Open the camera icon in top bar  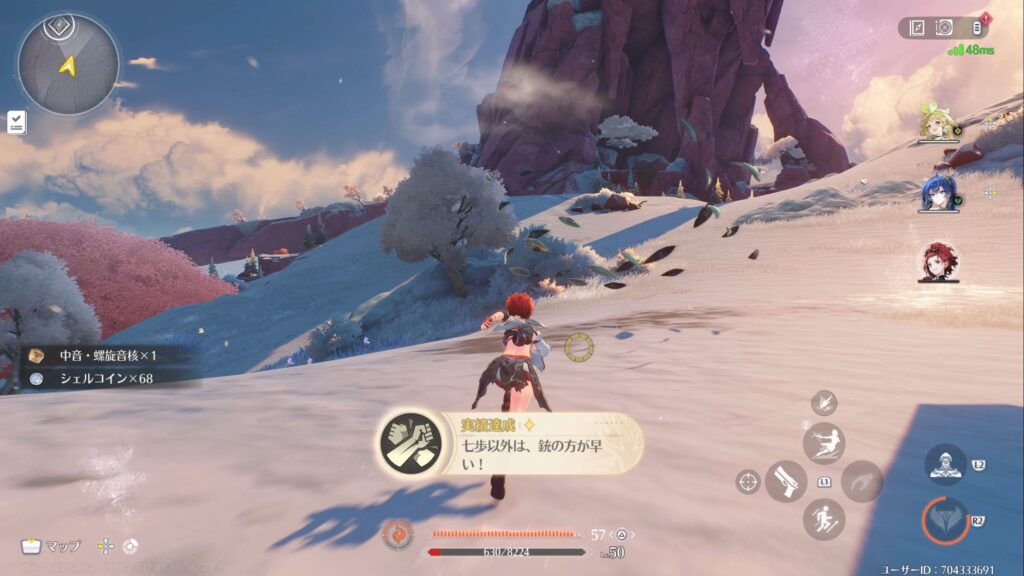[944, 28]
